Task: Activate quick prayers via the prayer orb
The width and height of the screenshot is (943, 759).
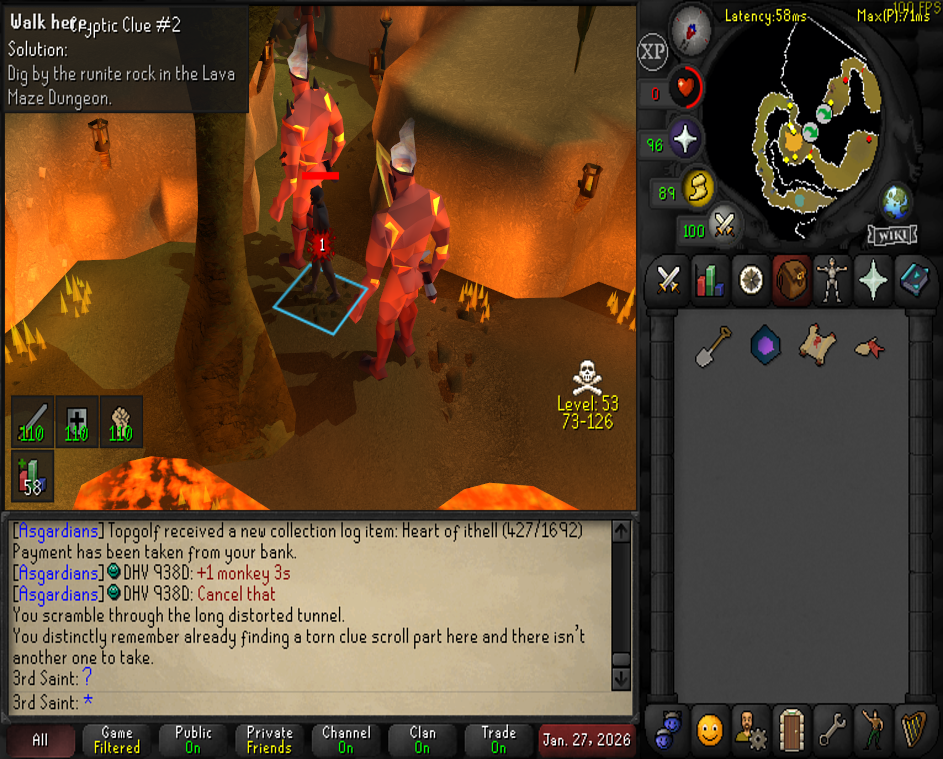Action: [x=685, y=141]
